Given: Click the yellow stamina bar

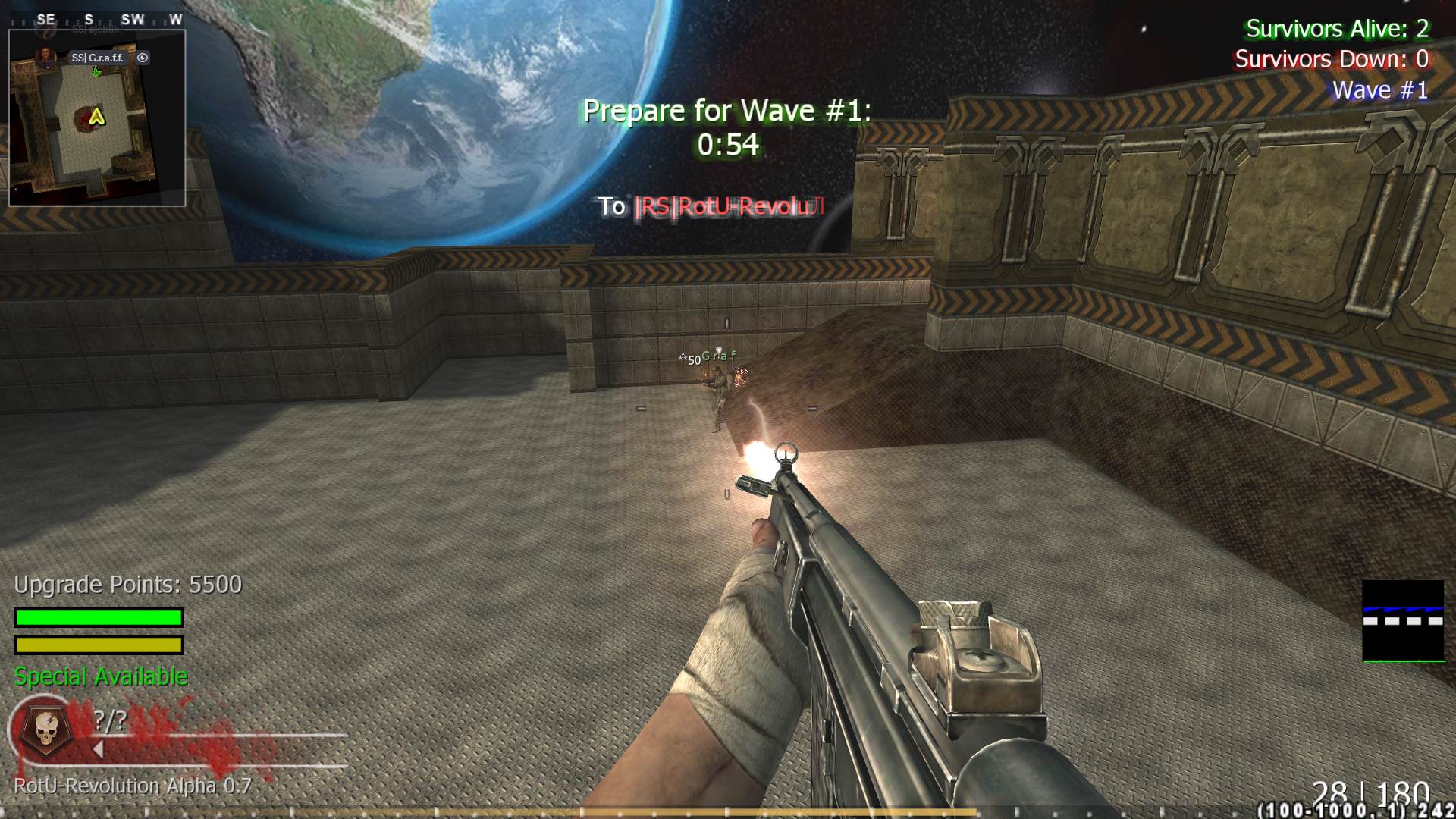Looking at the screenshot, I should click(x=97, y=645).
